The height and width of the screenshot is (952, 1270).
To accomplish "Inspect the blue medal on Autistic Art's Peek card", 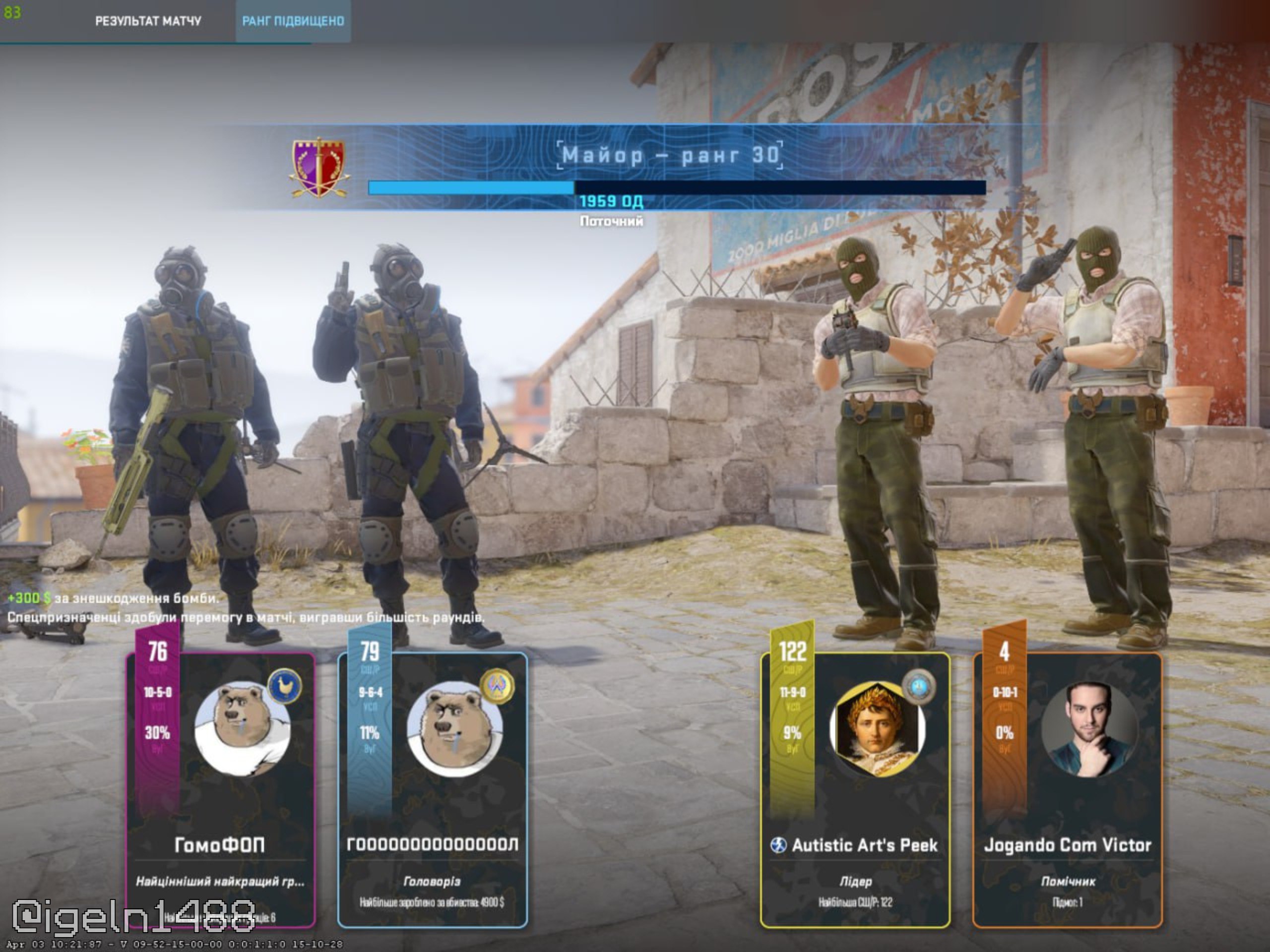I will [x=919, y=686].
